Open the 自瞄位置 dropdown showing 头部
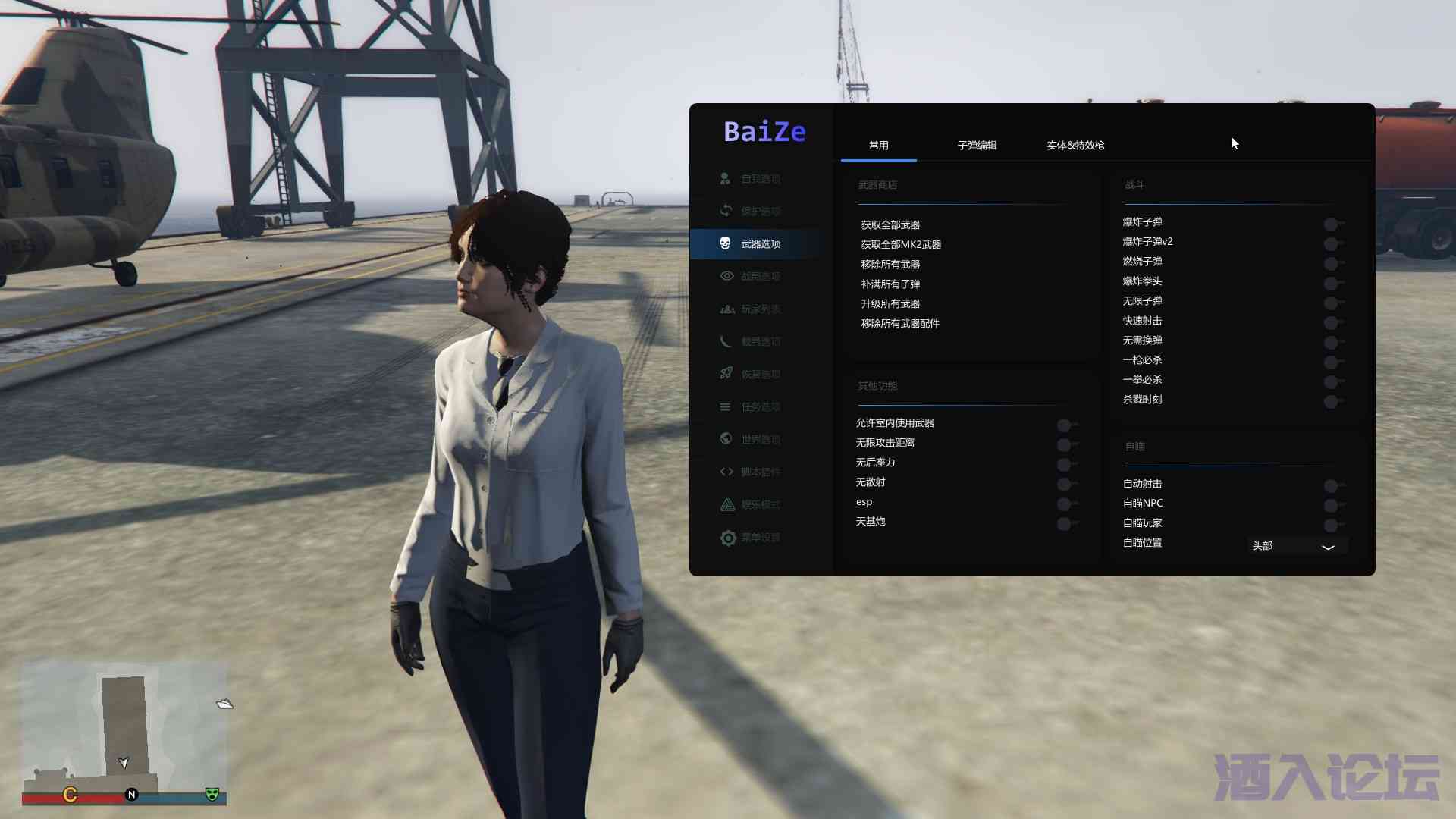The width and height of the screenshot is (1456, 819). [x=1297, y=546]
